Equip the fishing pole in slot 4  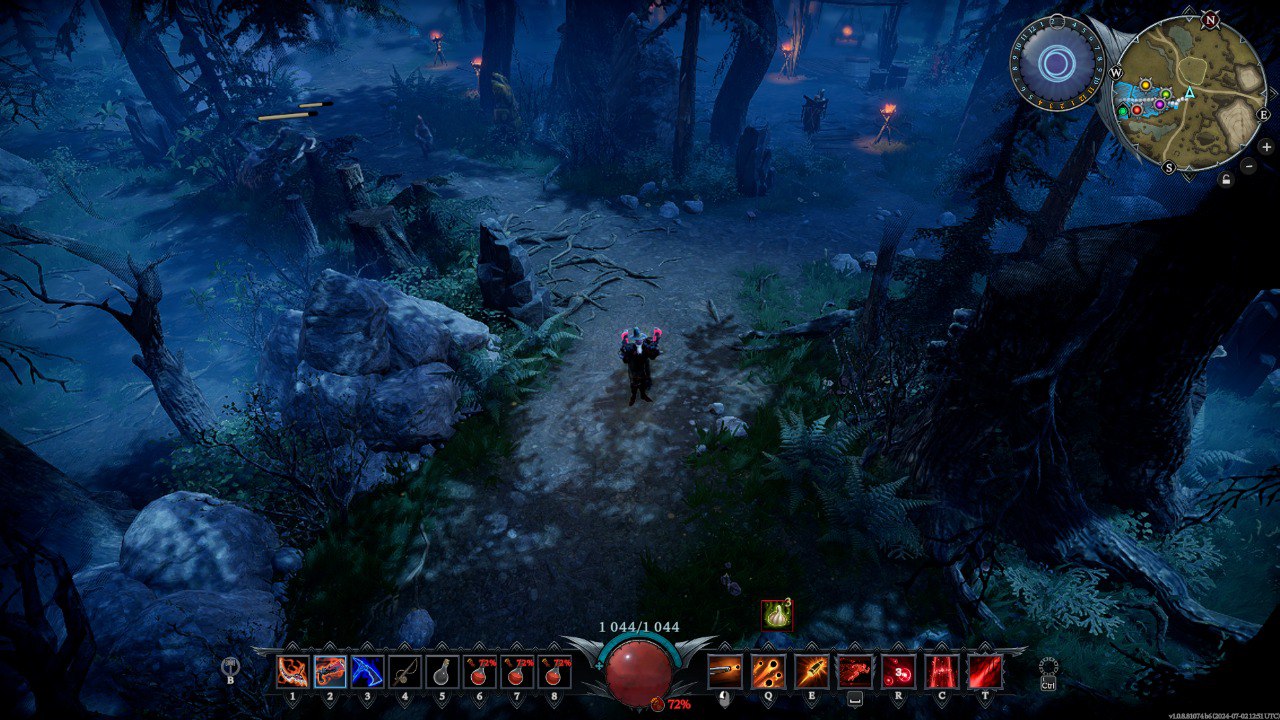coord(405,671)
